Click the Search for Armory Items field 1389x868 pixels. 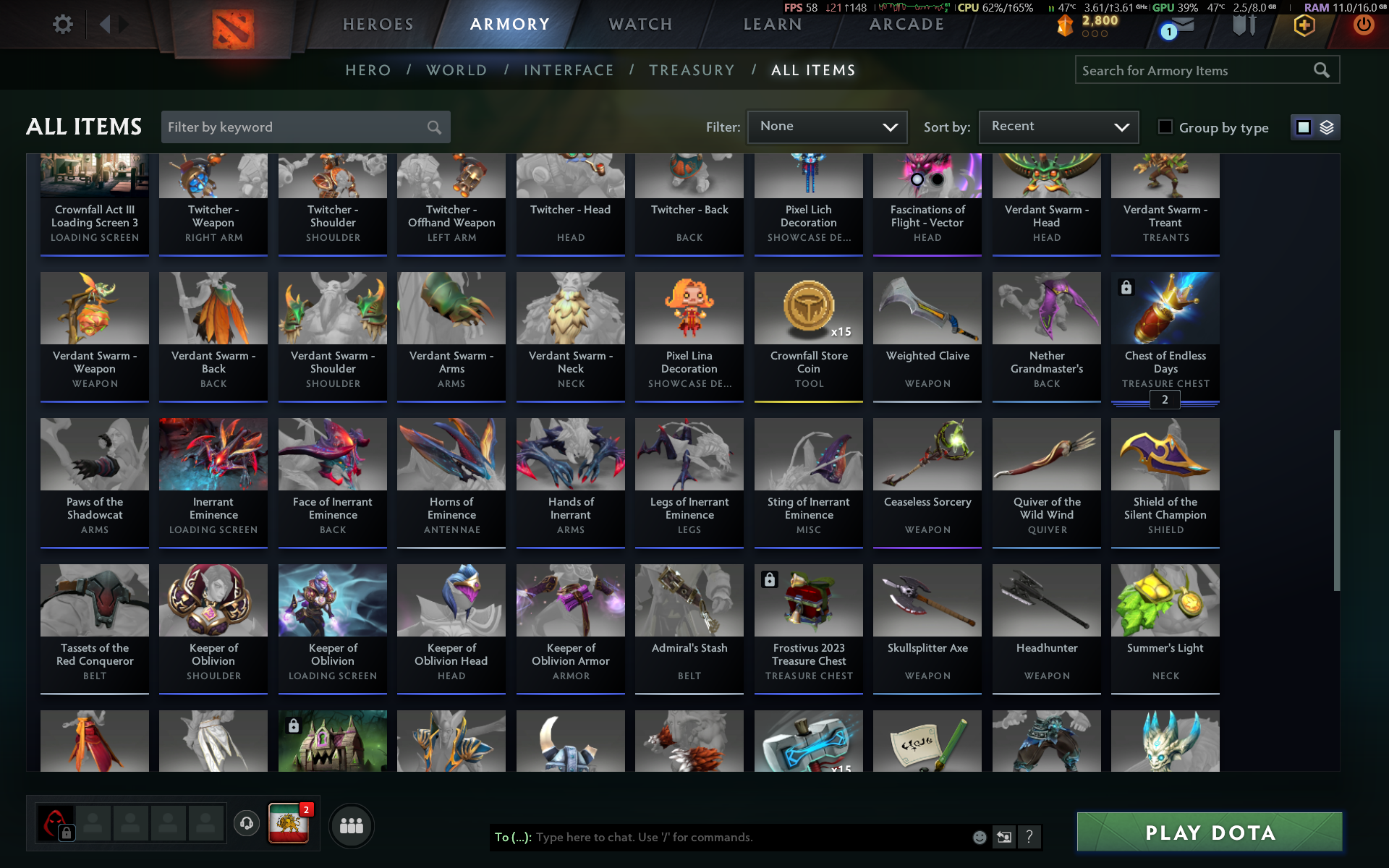[x=1194, y=70]
